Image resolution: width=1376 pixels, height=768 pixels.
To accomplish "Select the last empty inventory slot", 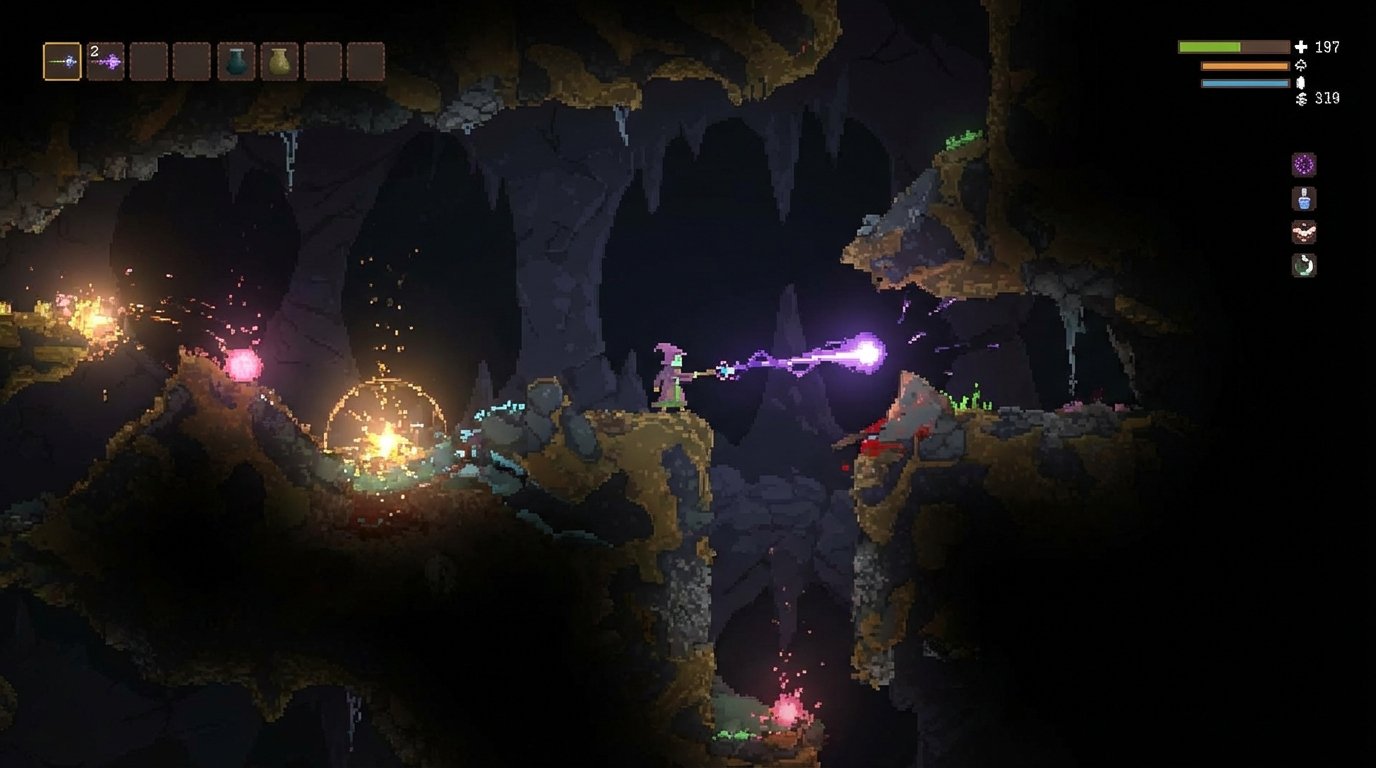I will (x=368, y=62).
